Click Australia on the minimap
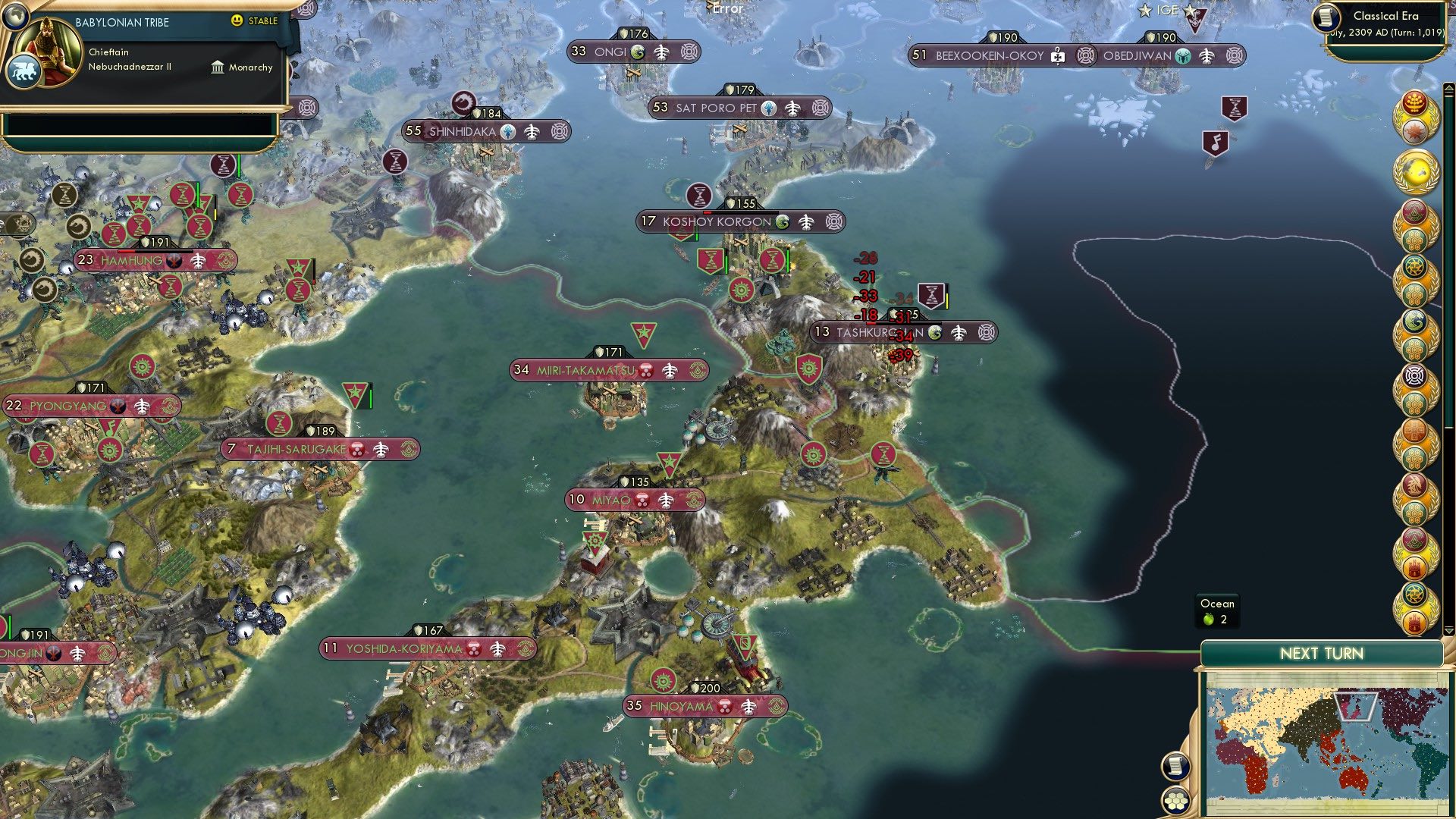Image resolution: width=1456 pixels, height=819 pixels. pos(1353,778)
